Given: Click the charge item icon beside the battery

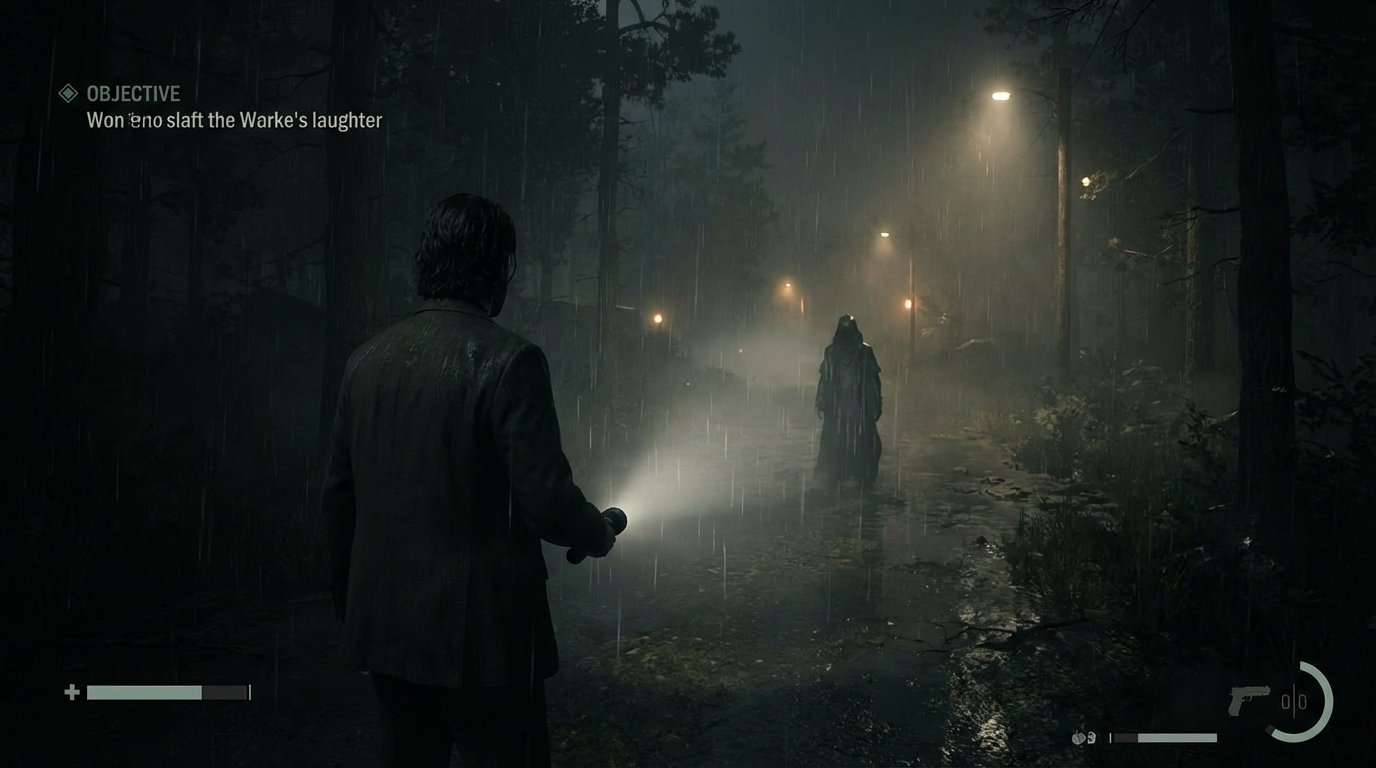Looking at the screenshot, I should pyautogui.click(x=1091, y=737).
